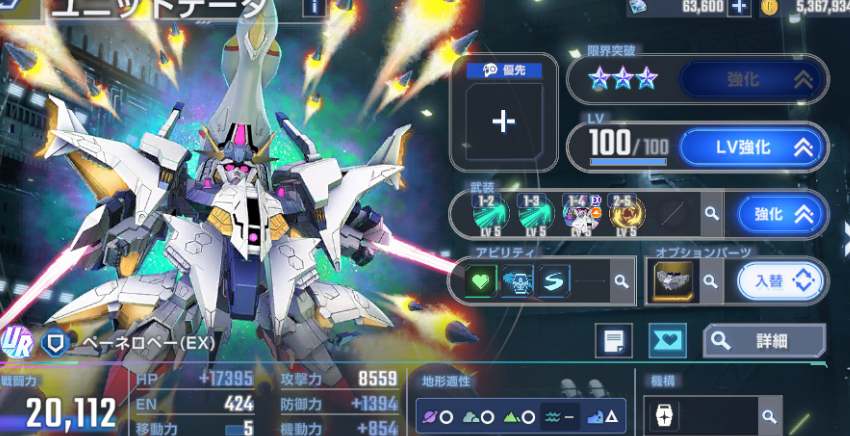The width and height of the screenshot is (850, 436).
Task: Select the 1-2 weapon icon
Action: click(x=492, y=212)
